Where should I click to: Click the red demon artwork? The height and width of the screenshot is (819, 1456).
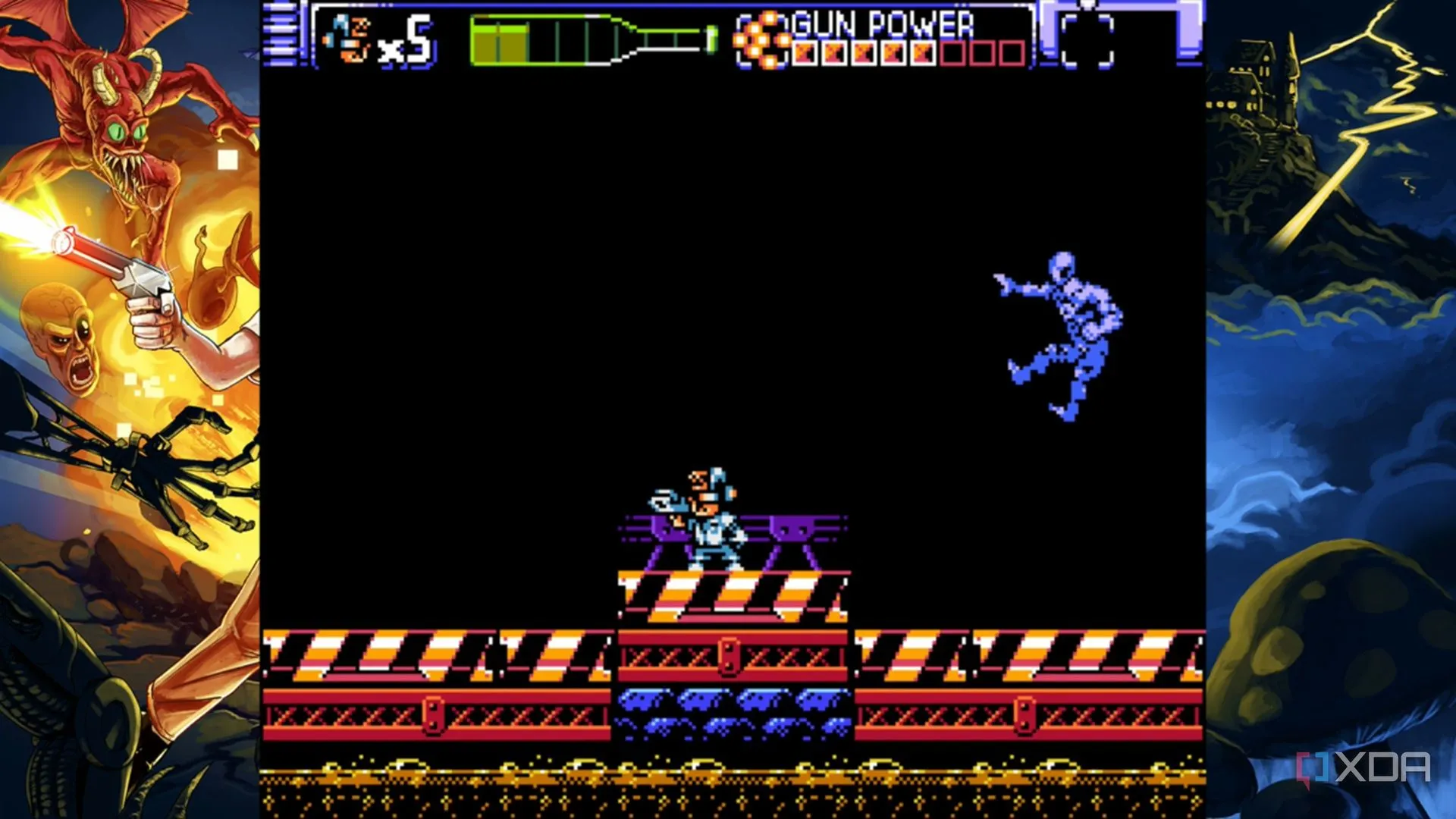click(x=121, y=129)
